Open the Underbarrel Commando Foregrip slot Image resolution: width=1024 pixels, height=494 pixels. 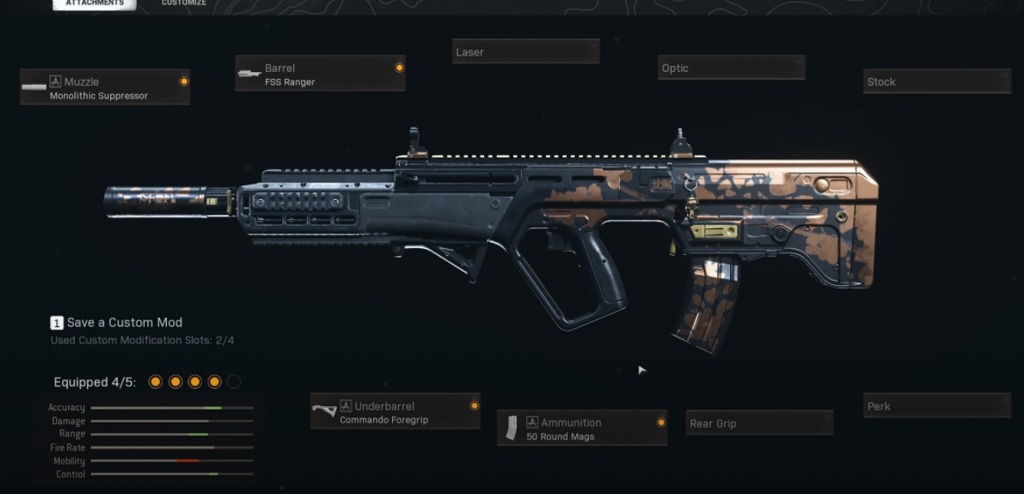pos(395,412)
